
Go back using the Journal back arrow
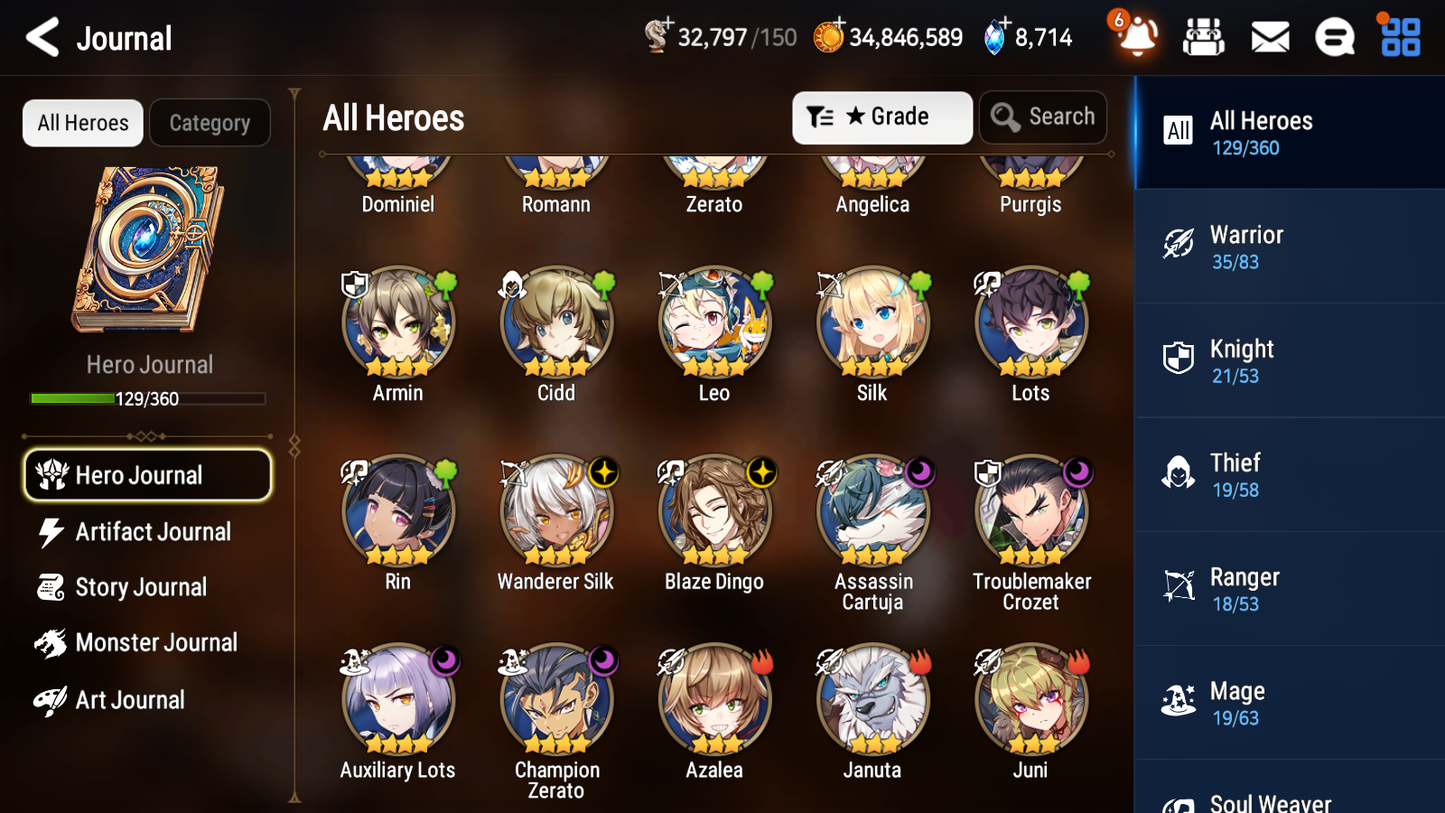coord(42,36)
